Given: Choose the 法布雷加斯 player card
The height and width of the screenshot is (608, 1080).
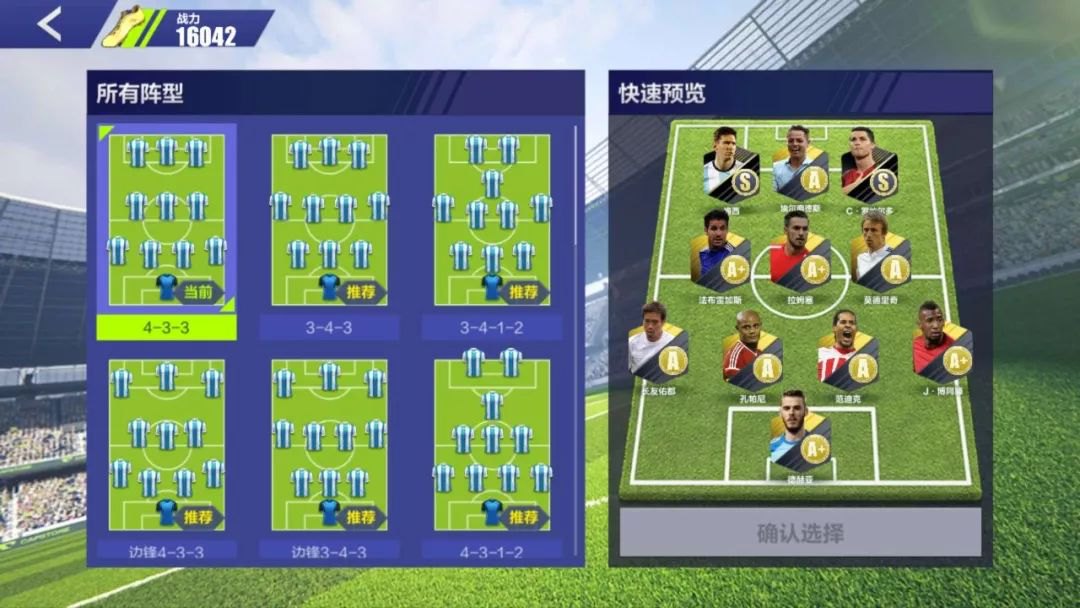Looking at the screenshot, I should 721,251.
